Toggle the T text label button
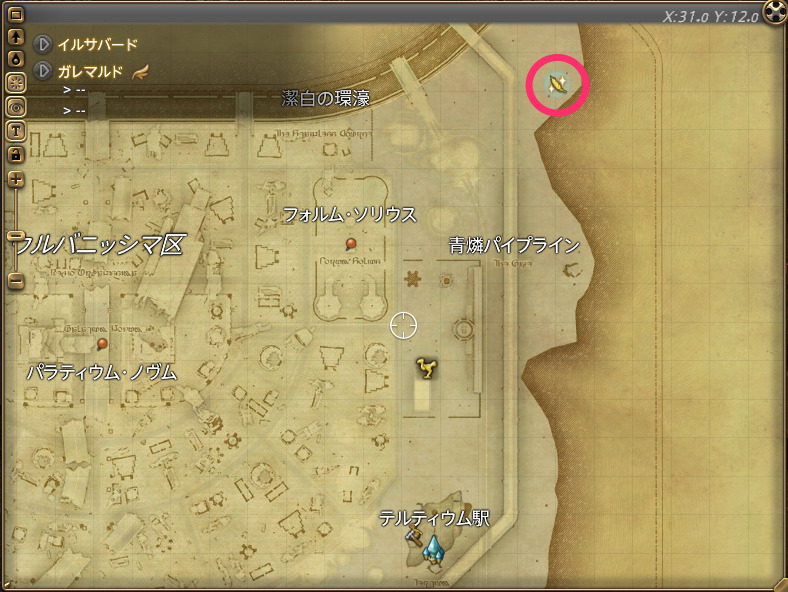This screenshot has width=788, height=592. point(15,130)
